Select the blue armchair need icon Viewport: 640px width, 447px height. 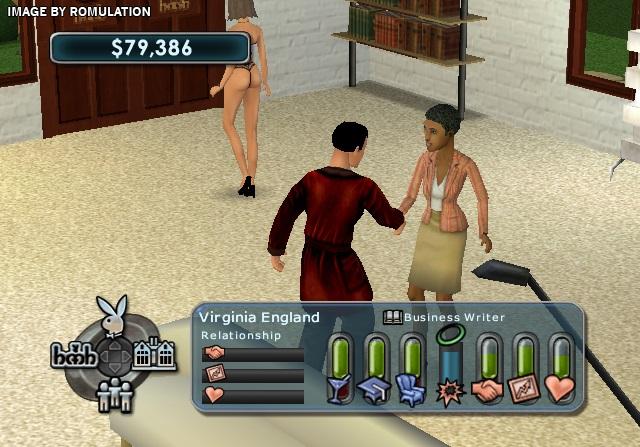411,390
